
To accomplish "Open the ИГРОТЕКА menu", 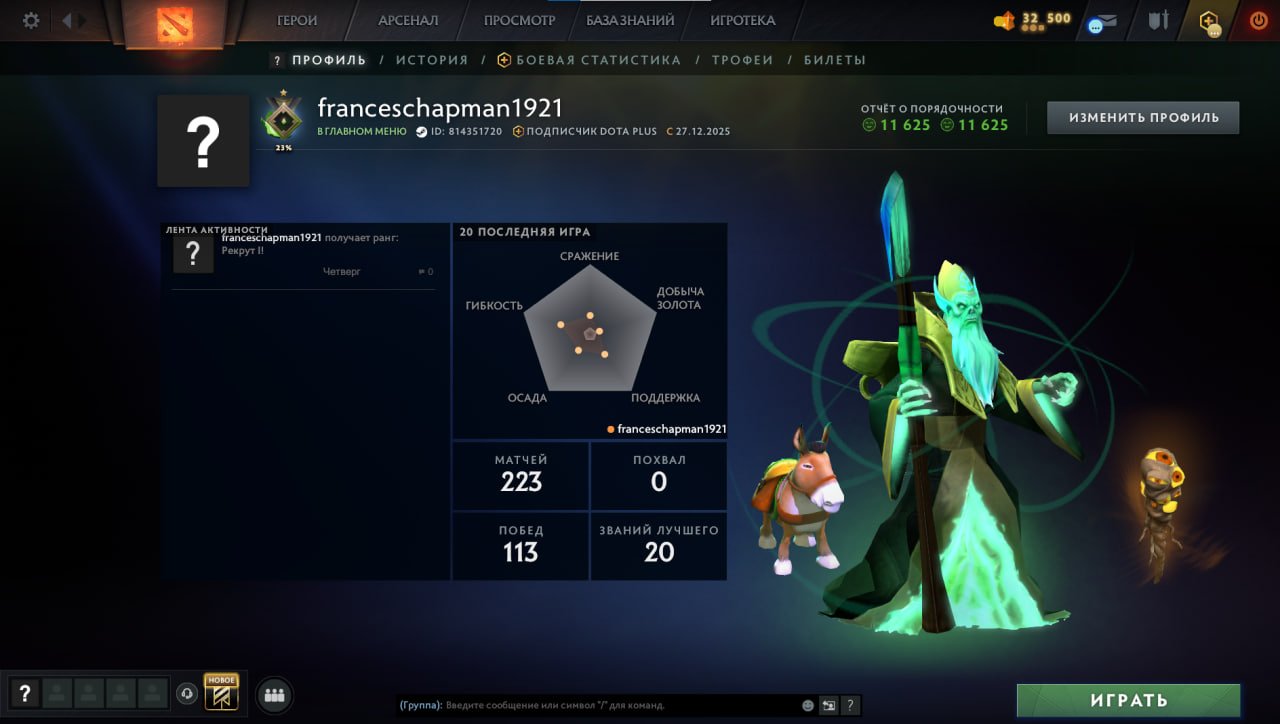I will 742,19.
